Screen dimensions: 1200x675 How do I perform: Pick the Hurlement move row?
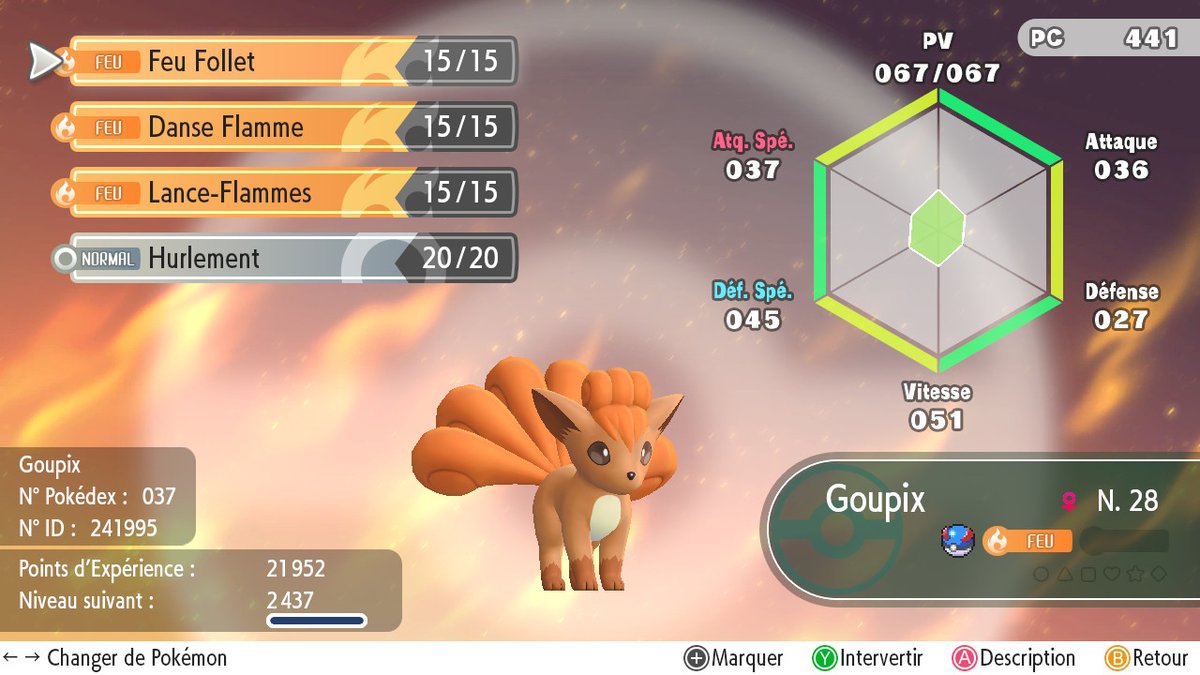[290, 259]
